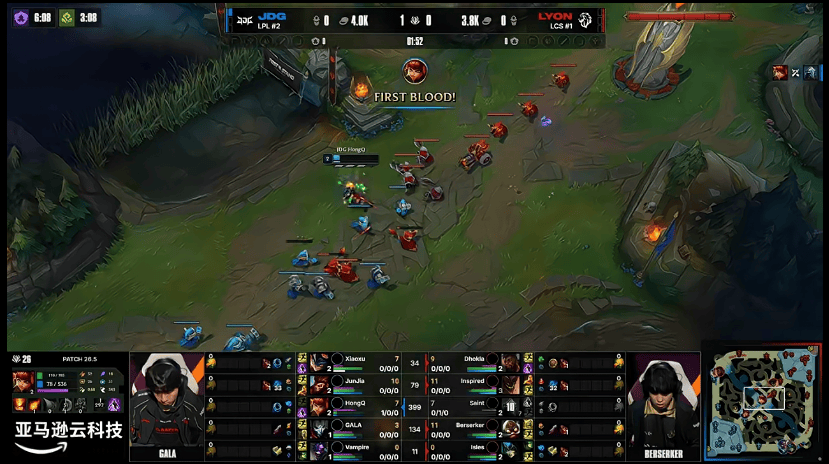Screen dimensions: 829x464
Task: Pick Vampire's champion portrait
Action: tap(318, 450)
